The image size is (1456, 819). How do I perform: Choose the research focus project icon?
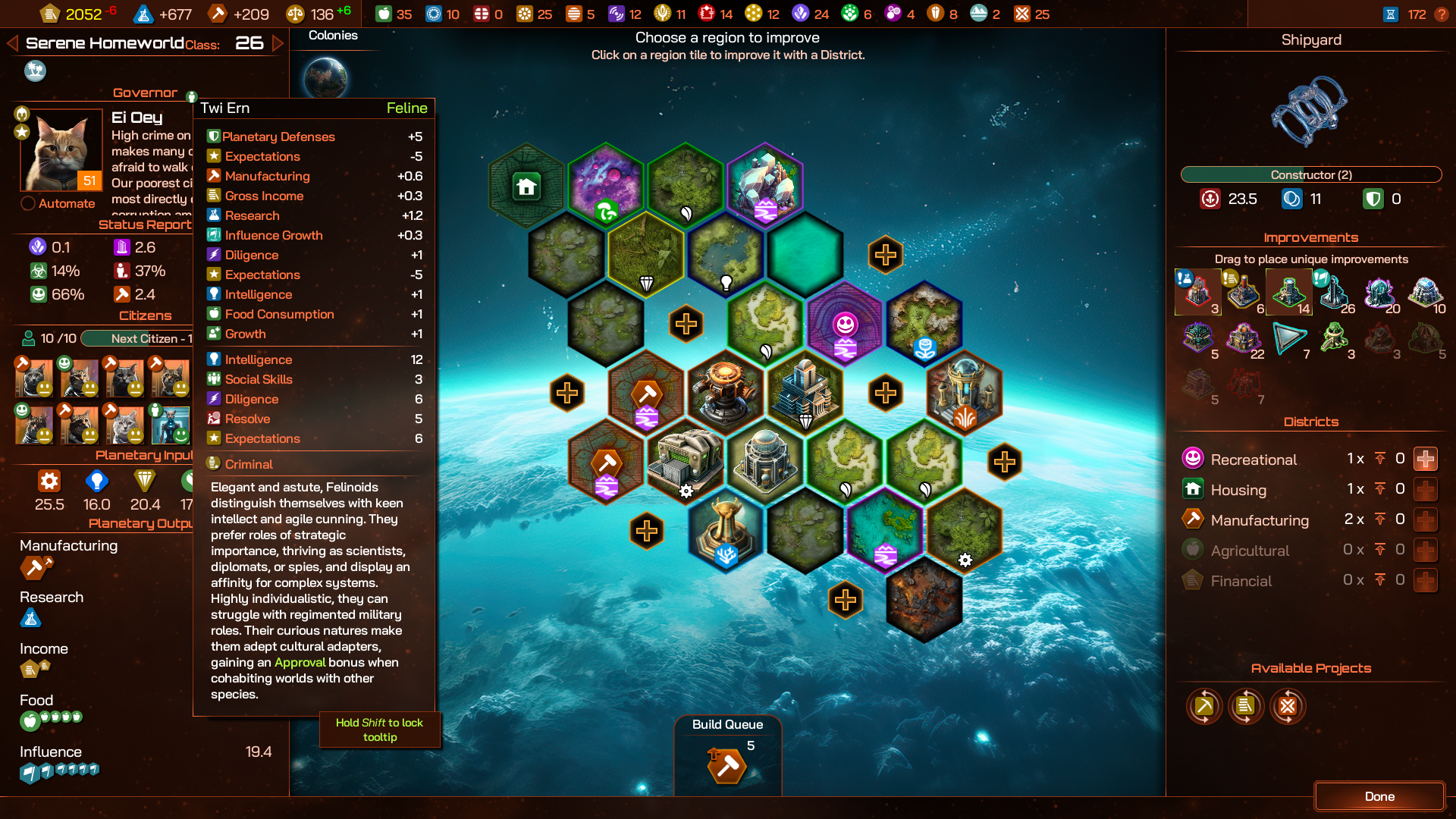(1288, 707)
